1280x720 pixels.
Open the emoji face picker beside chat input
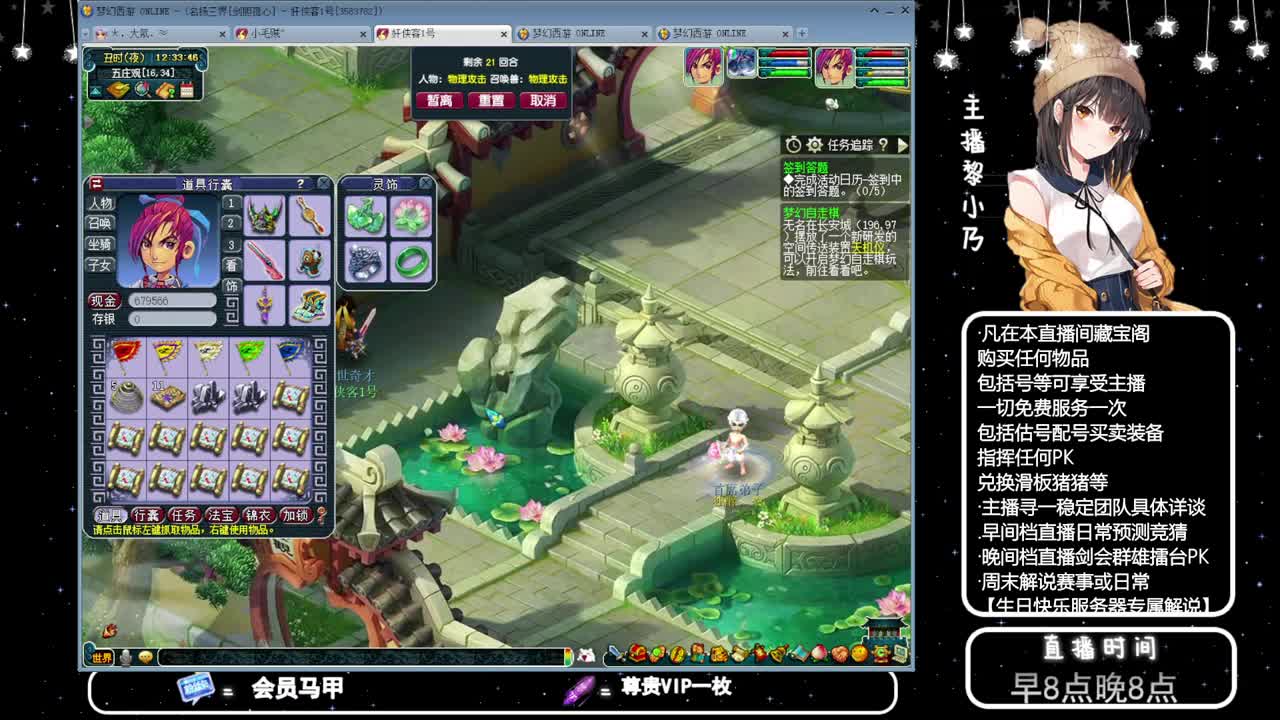pos(145,656)
